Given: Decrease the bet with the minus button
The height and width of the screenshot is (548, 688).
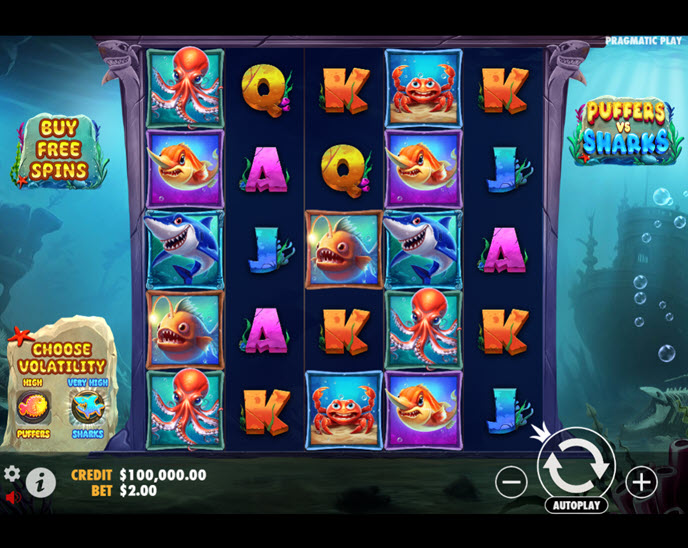Looking at the screenshot, I should click(511, 482).
